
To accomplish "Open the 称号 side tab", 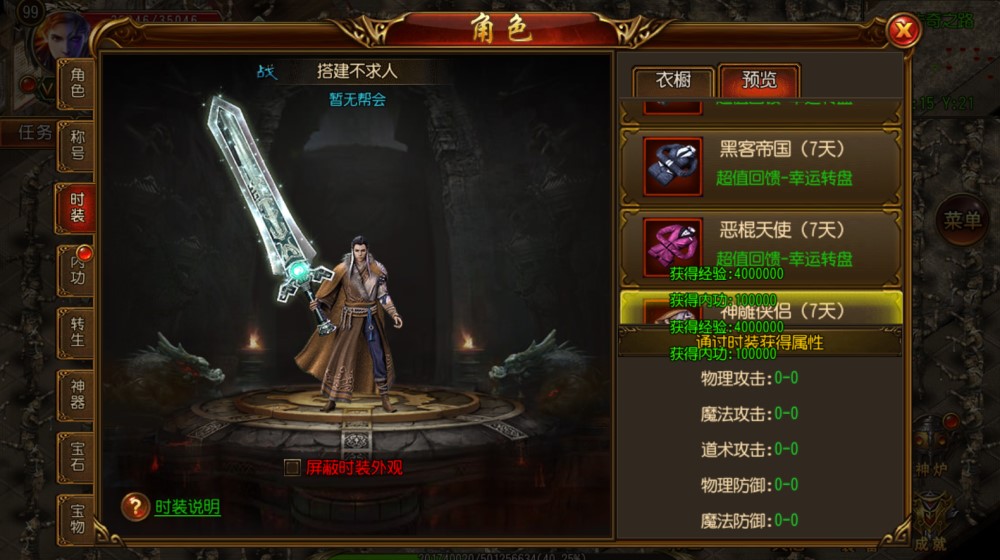I will (77, 146).
